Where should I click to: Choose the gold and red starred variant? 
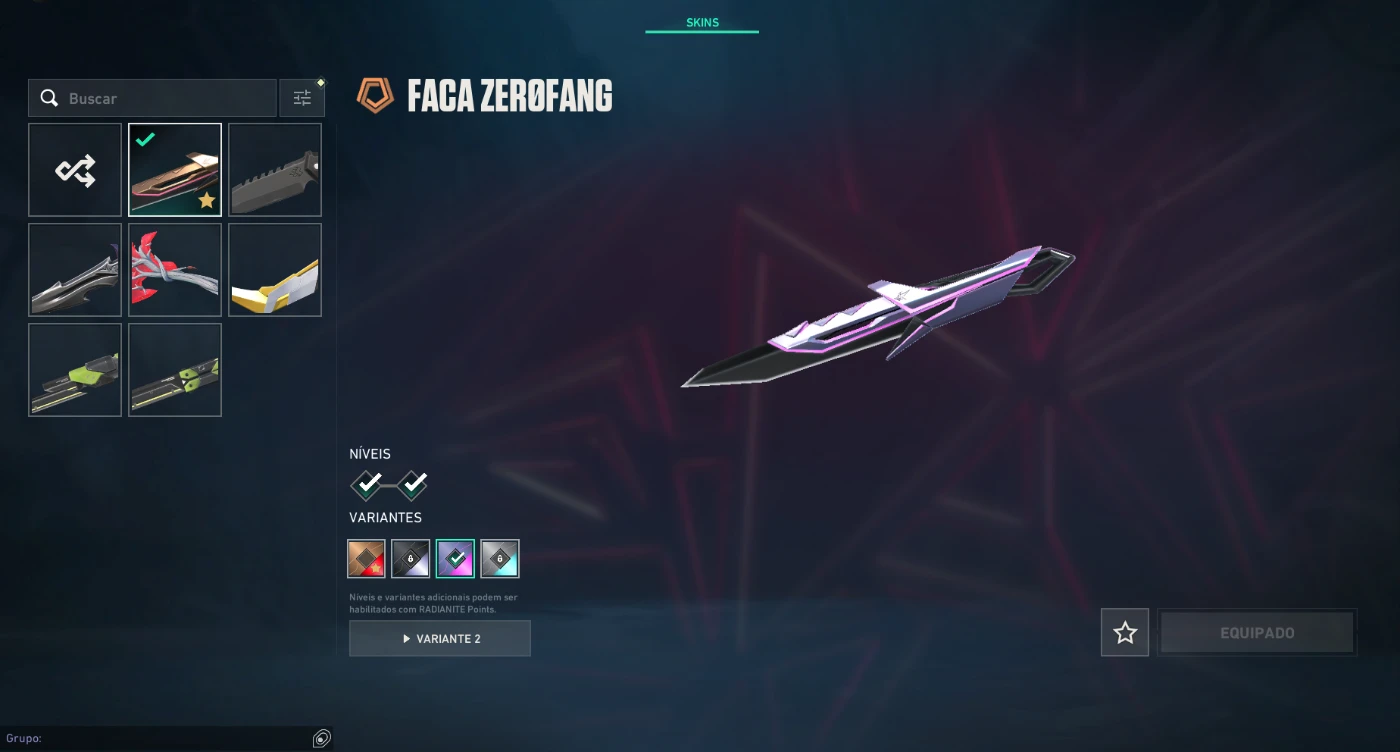point(367,559)
